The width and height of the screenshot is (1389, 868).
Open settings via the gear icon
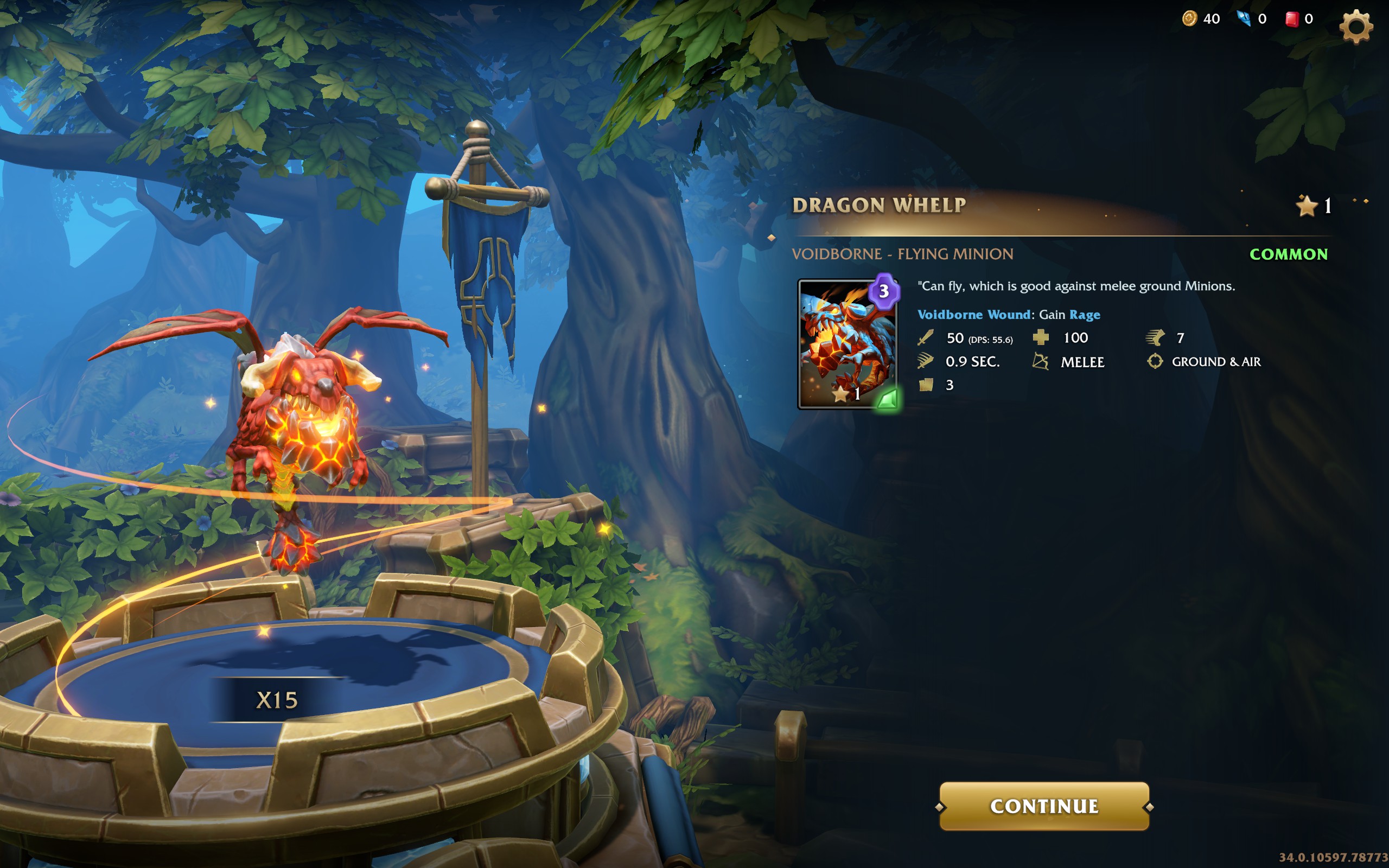click(x=1356, y=26)
